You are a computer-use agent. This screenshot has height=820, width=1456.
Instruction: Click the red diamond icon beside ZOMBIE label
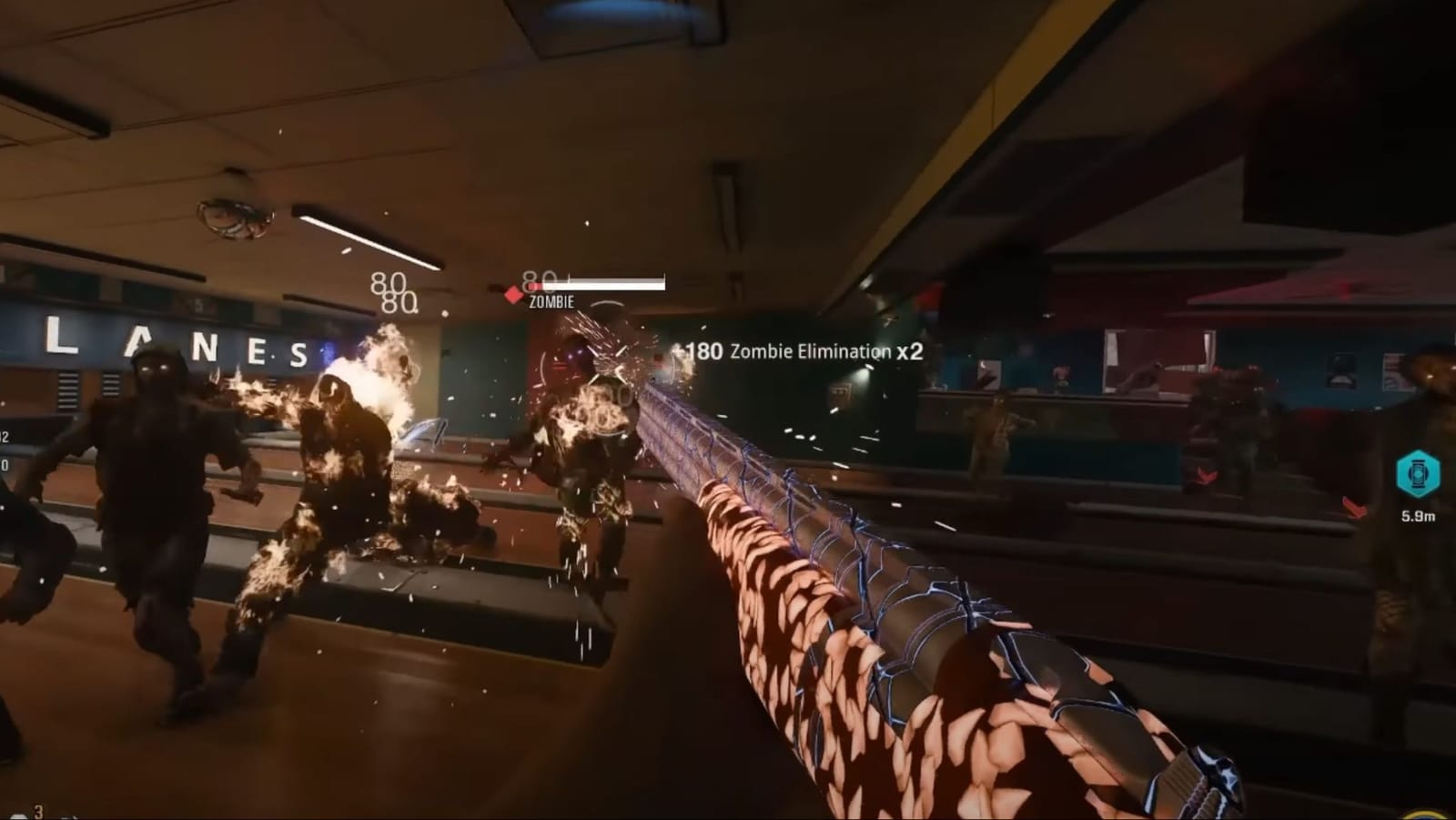pyautogui.click(x=513, y=294)
